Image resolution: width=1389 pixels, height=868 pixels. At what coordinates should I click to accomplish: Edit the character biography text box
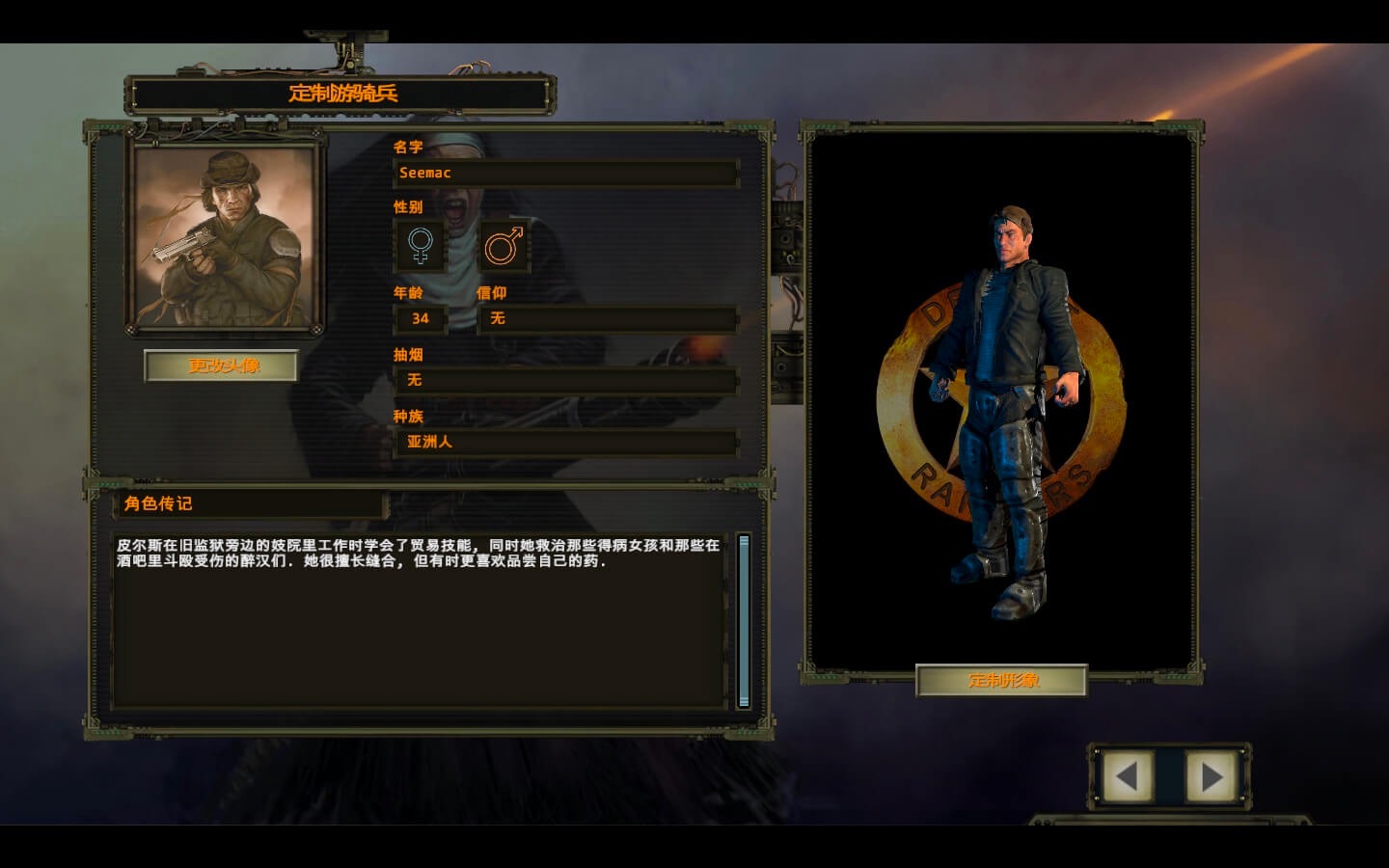coord(421,617)
